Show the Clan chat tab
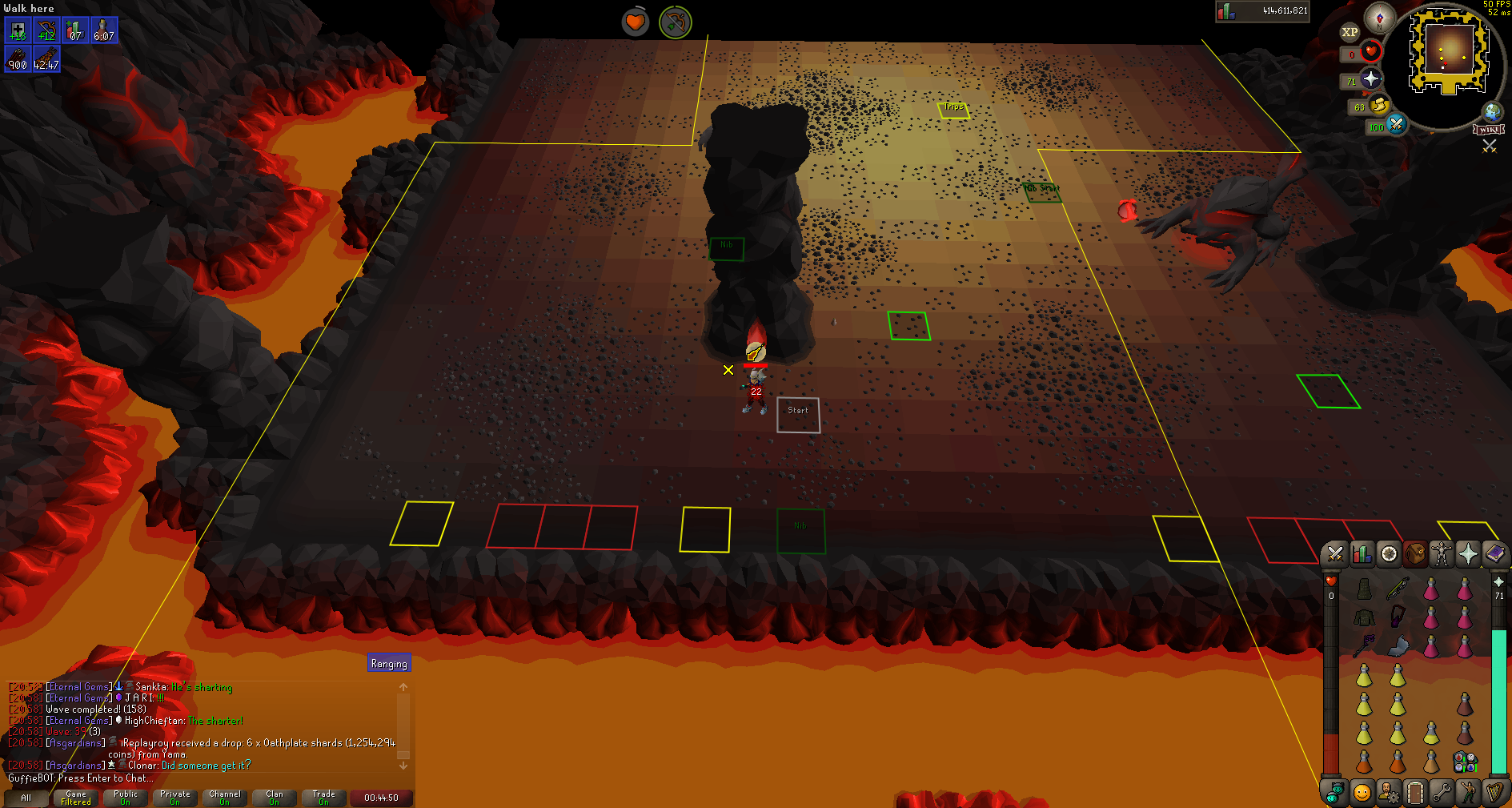 tap(275, 798)
